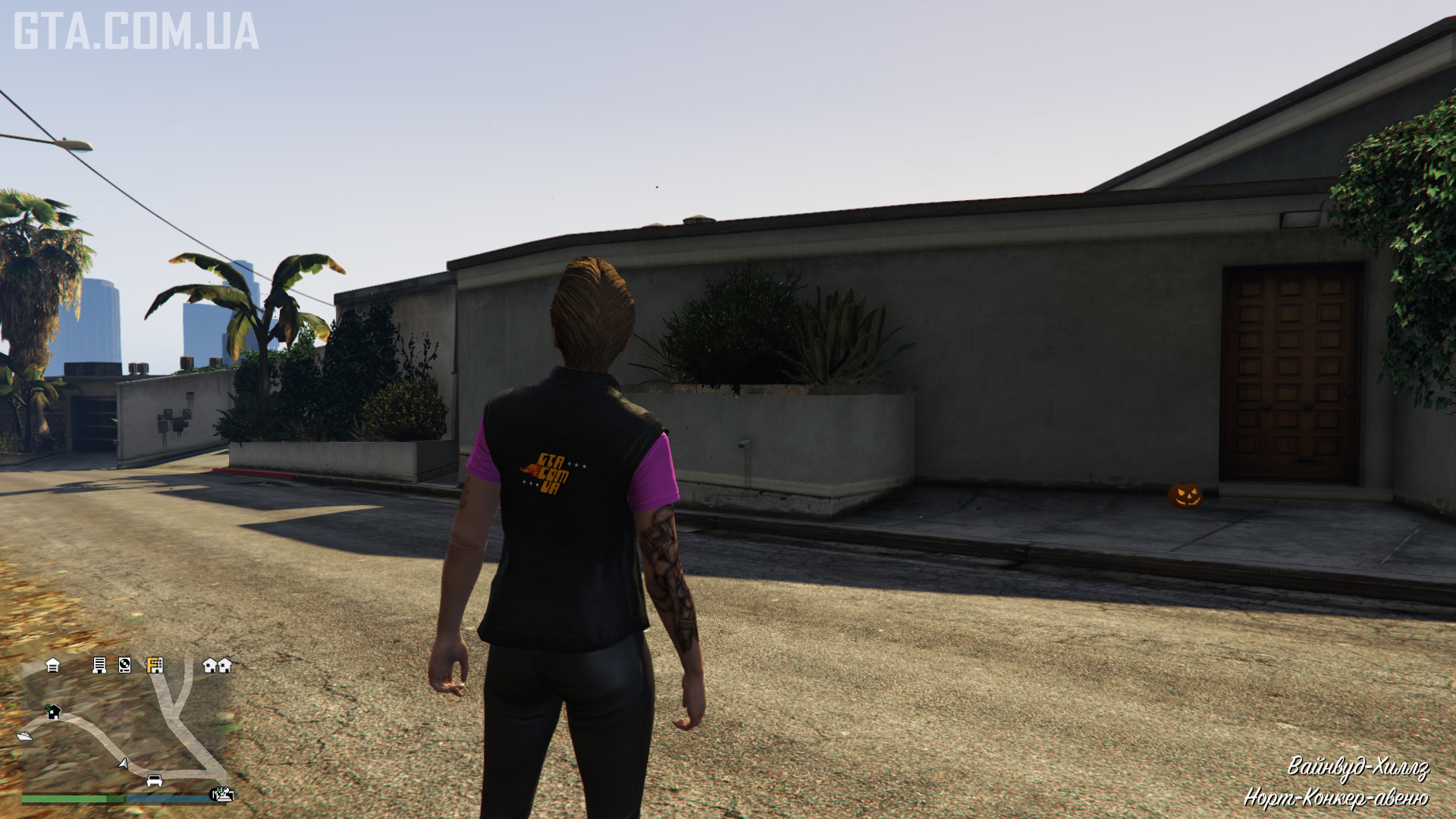Click the garage blip on the minimap

pos(52,665)
